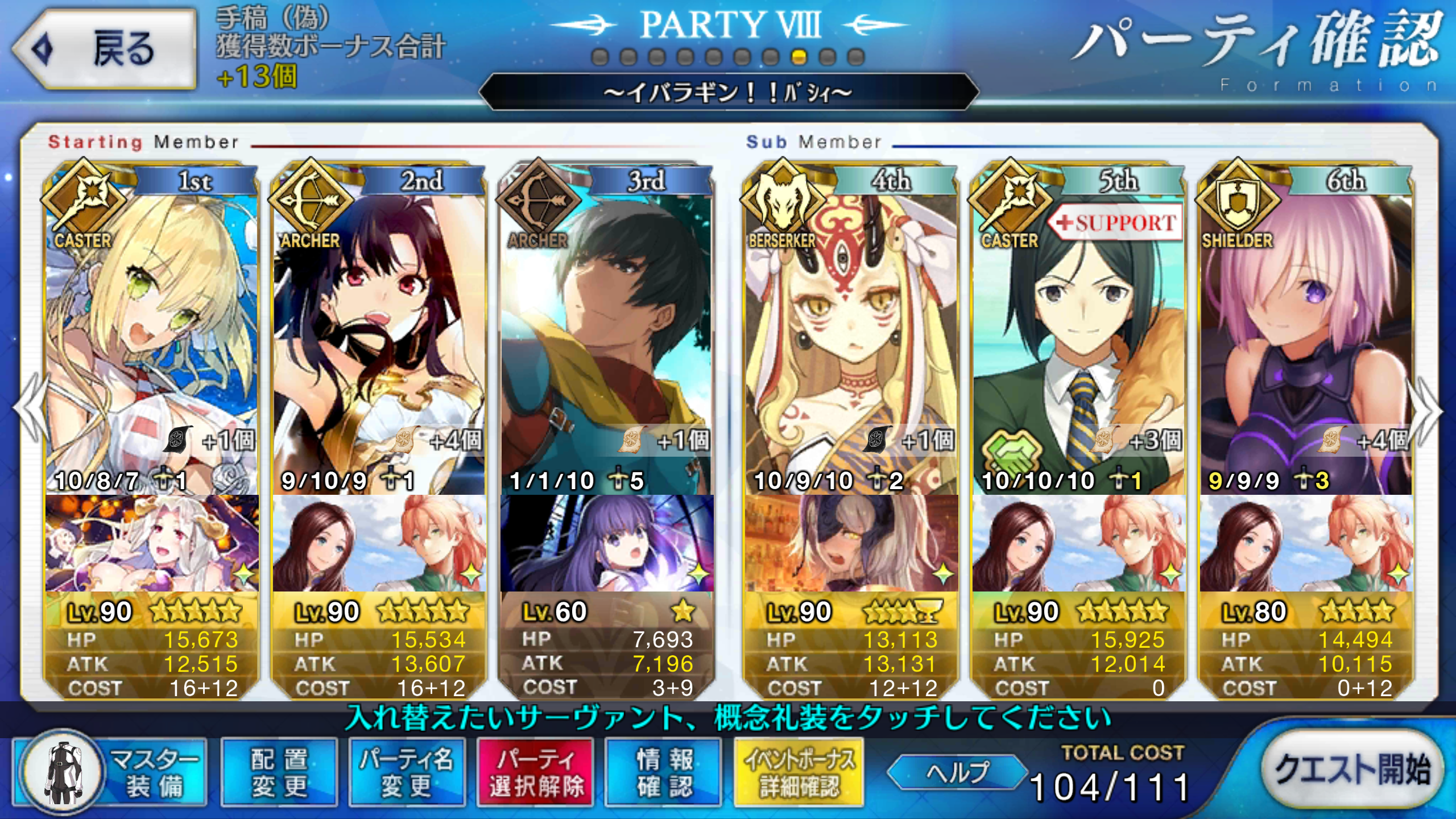Select the 4th slot Berserker servant card
The width and height of the screenshot is (1456, 819).
point(851,341)
